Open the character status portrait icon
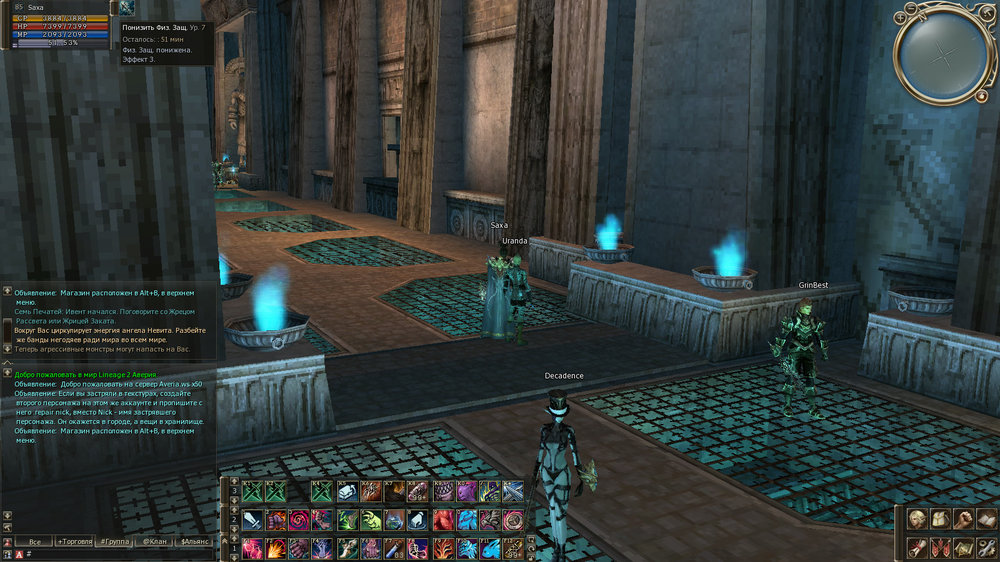 click(x=916, y=519)
